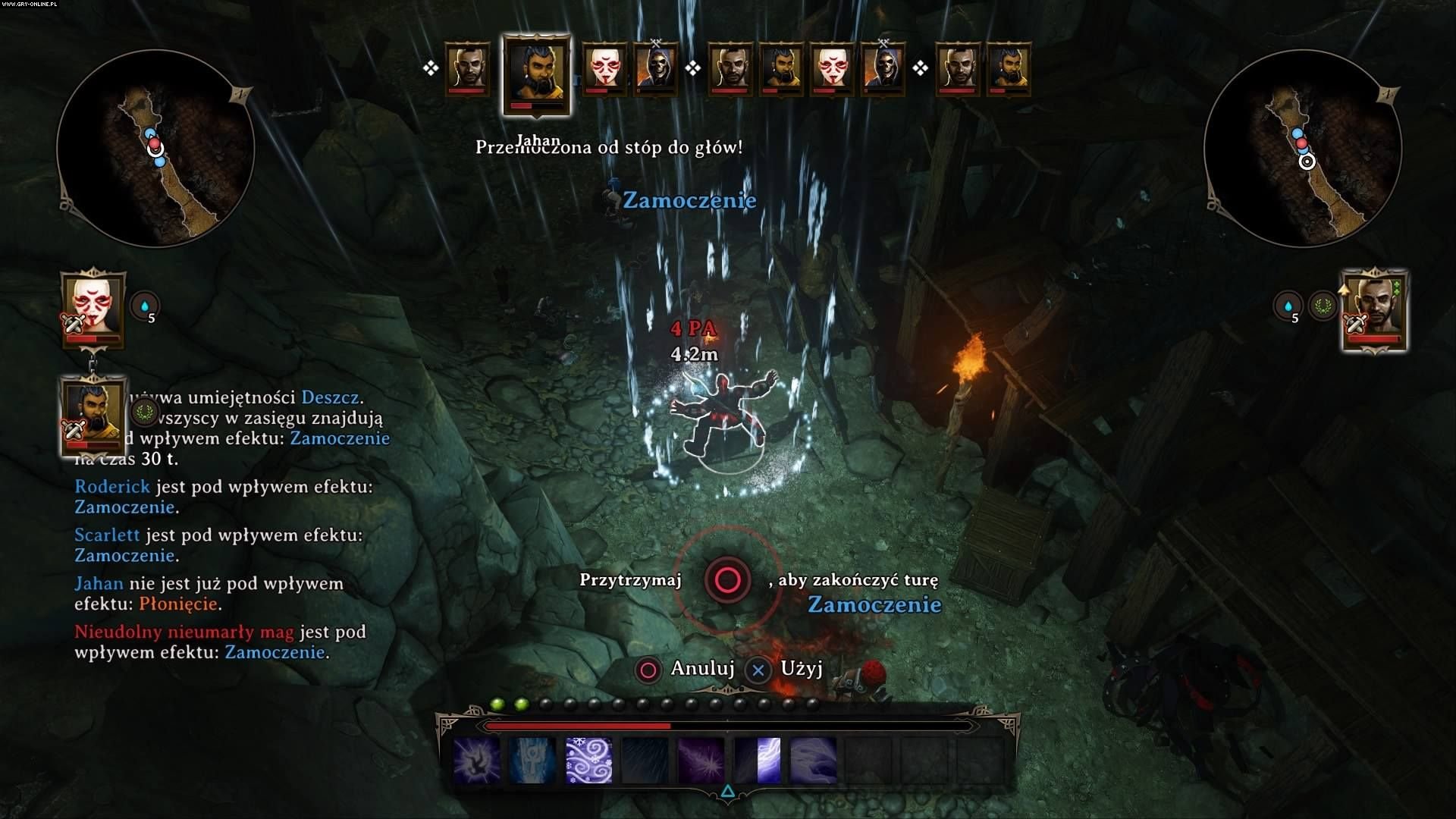This screenshot has height=819, width=1456.
Task: Select the dark rain skill slot
Action: click(645, 760)
